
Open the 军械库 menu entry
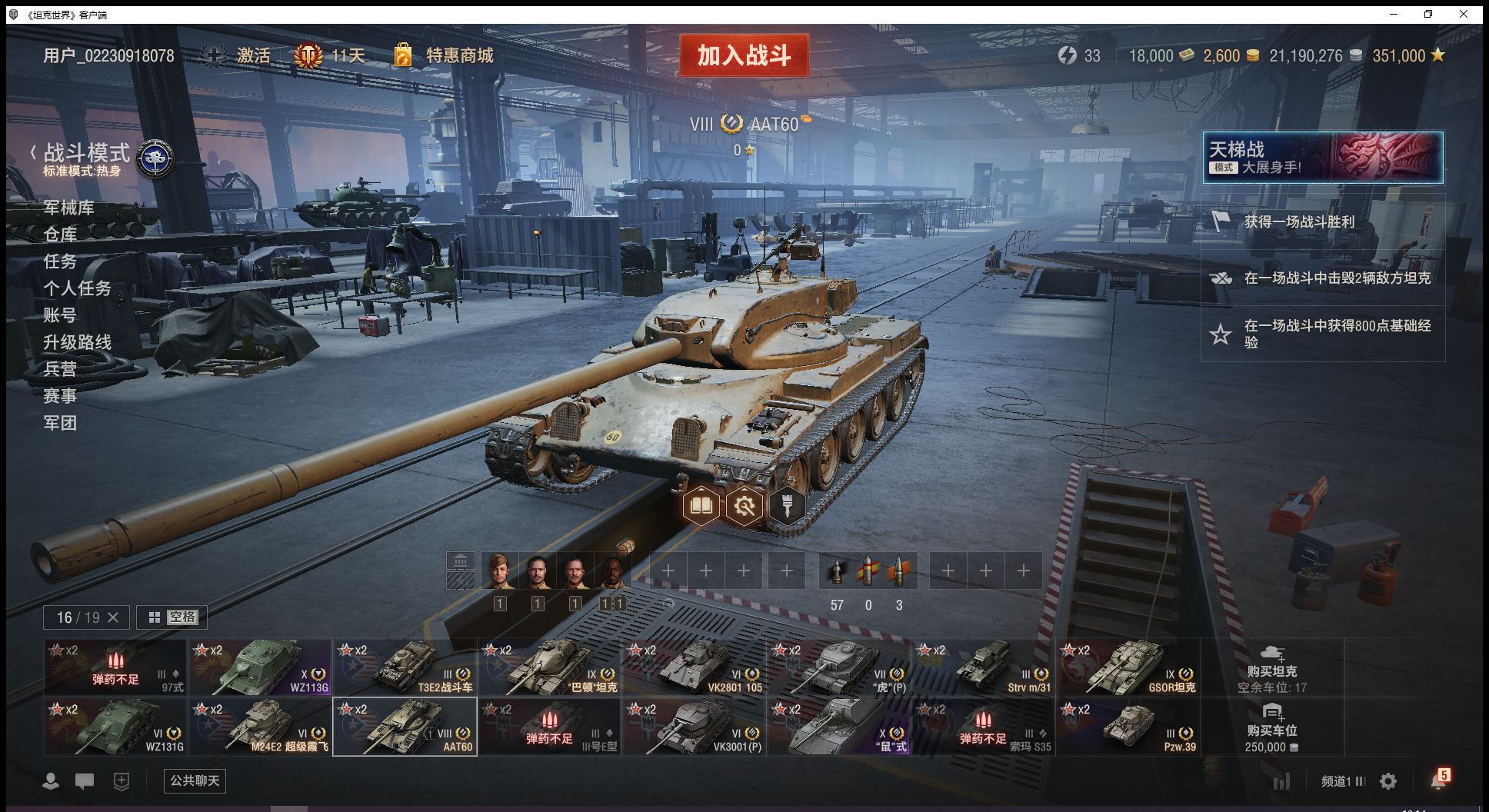click(x=68, y=208)
